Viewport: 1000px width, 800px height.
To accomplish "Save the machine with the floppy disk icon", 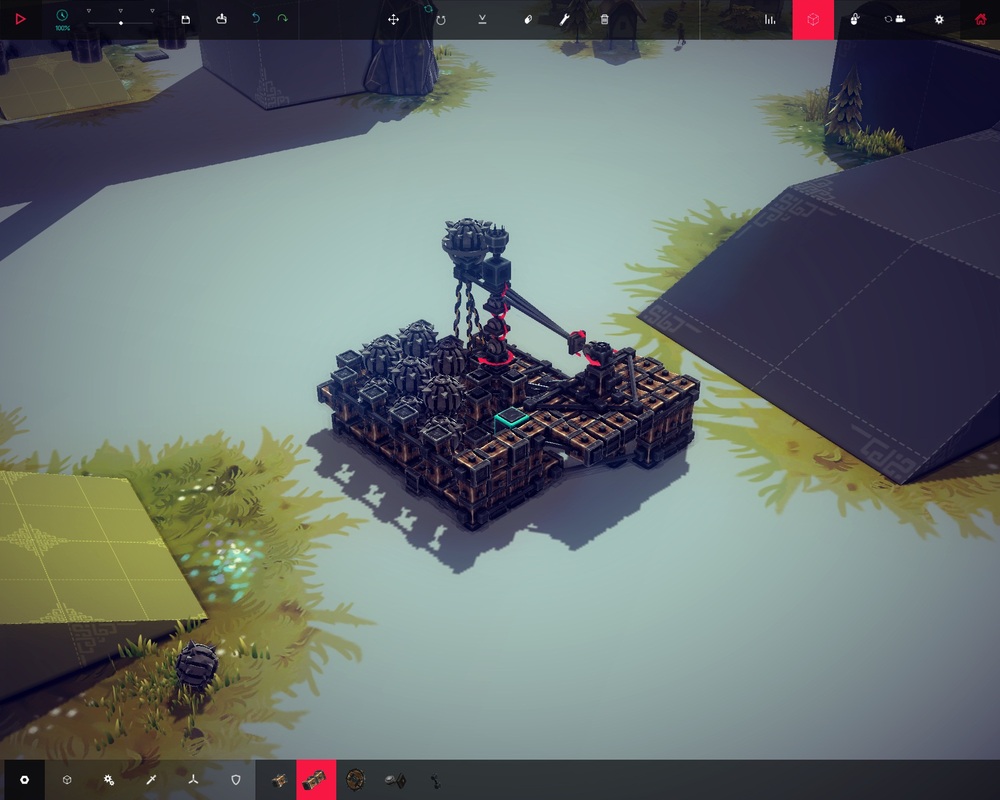I will tap(186, 19).
